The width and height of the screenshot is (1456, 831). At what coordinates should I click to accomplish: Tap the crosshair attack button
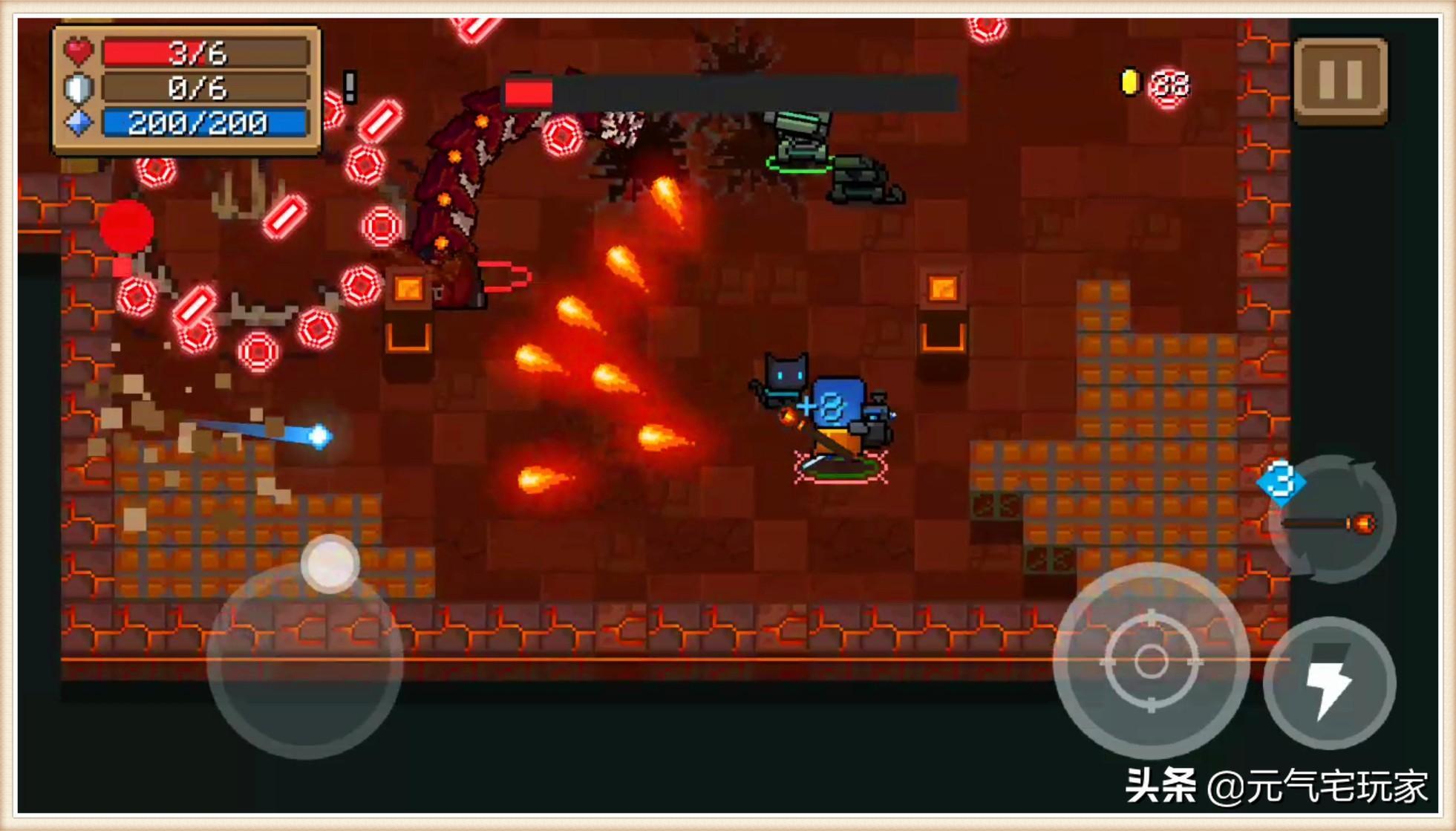pos(1150,660)
